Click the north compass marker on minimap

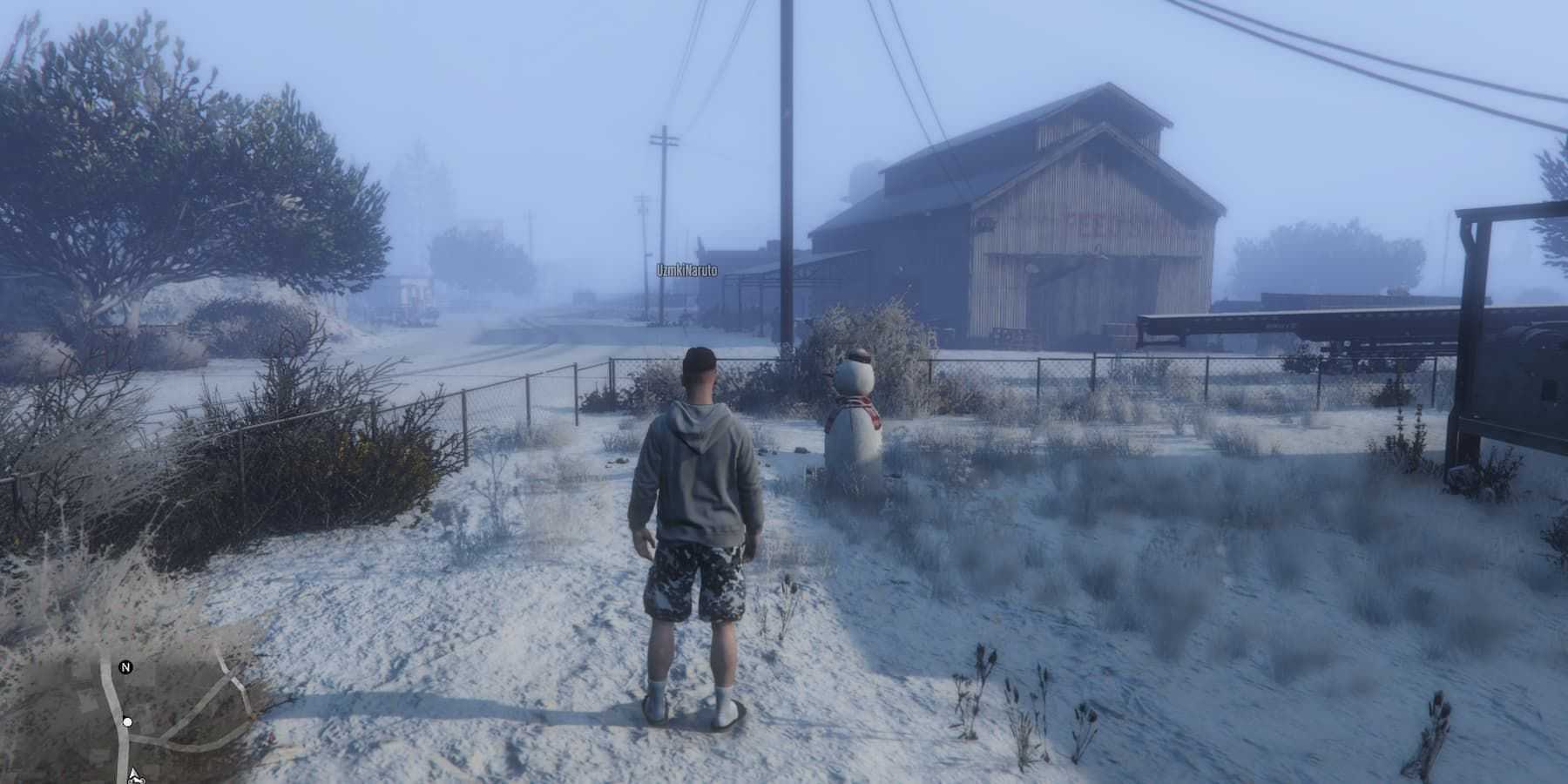click(x=125, y=668)
